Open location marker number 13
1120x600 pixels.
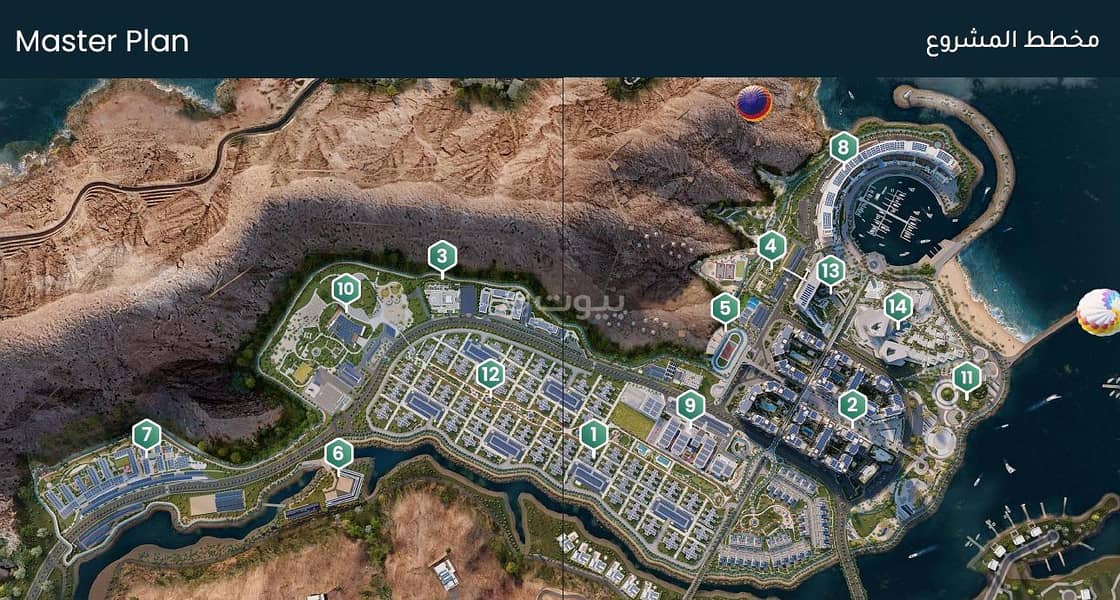830,270
